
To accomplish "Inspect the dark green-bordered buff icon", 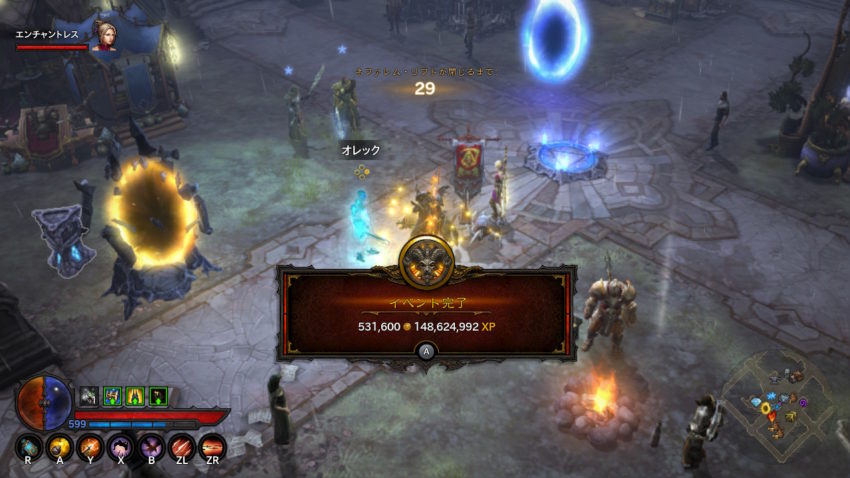I will pyautogui.click(x=158, y=396).
